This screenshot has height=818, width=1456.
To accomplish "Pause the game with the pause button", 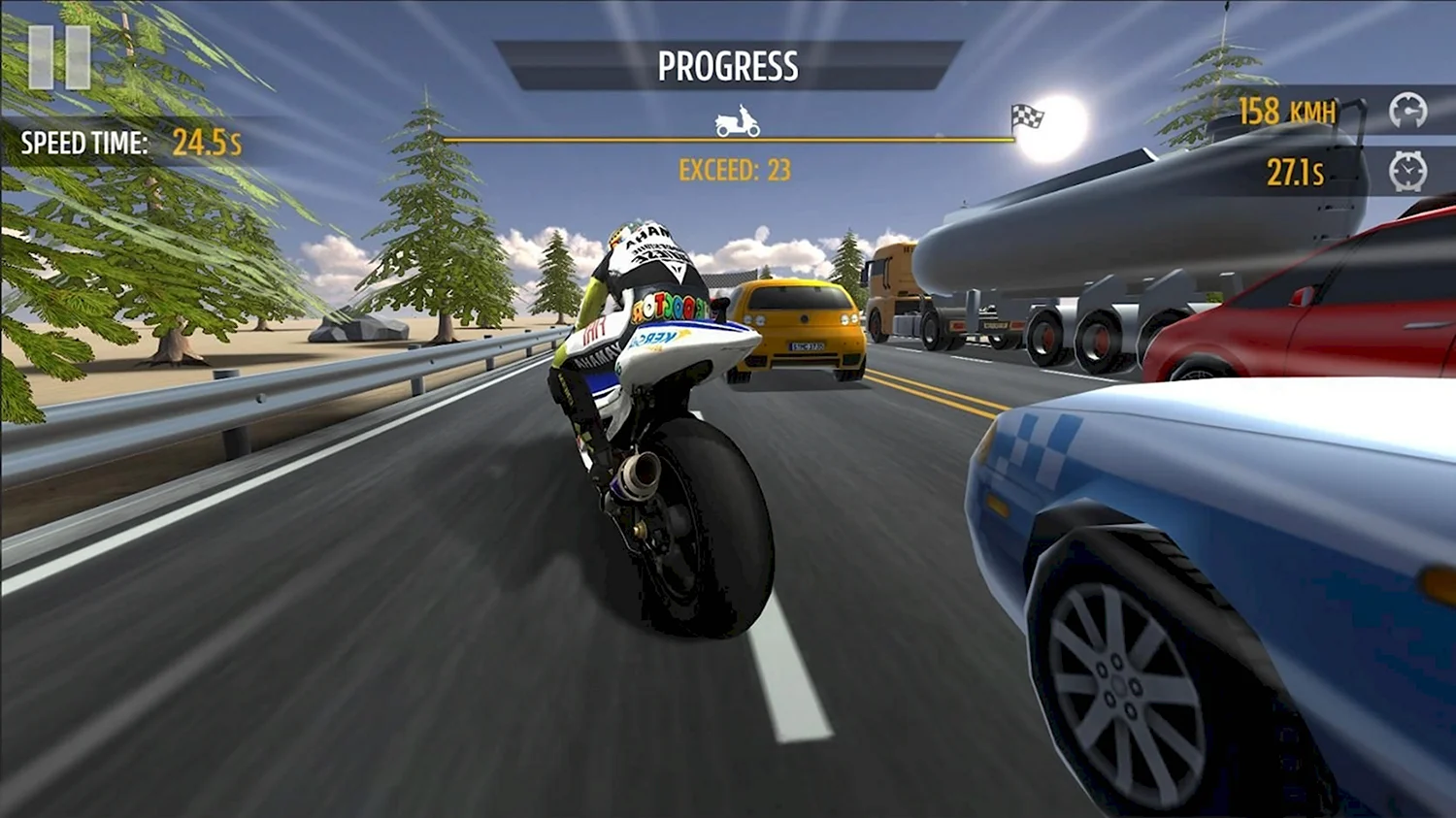I will pos(59,58).
